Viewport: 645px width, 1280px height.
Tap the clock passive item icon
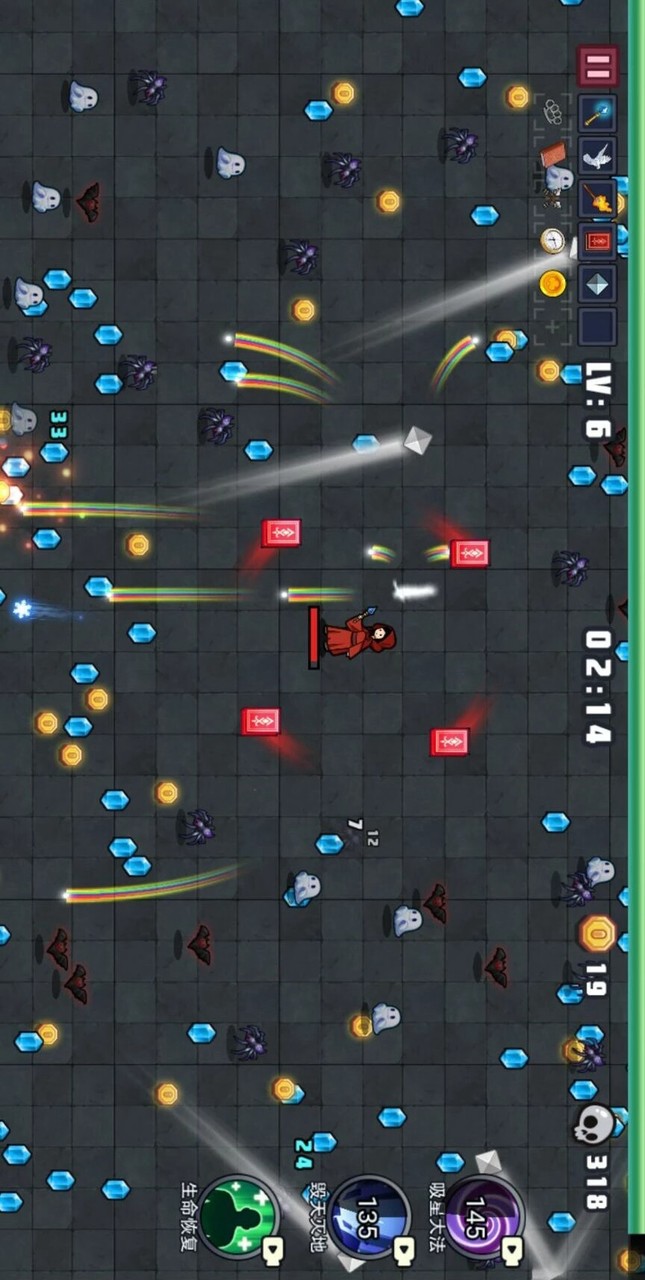coord(553,241)
